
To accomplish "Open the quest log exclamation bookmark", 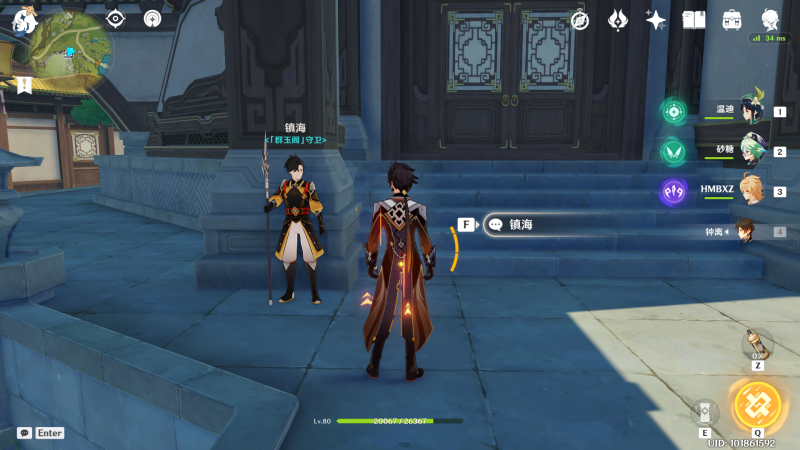I will click(24, 86).
